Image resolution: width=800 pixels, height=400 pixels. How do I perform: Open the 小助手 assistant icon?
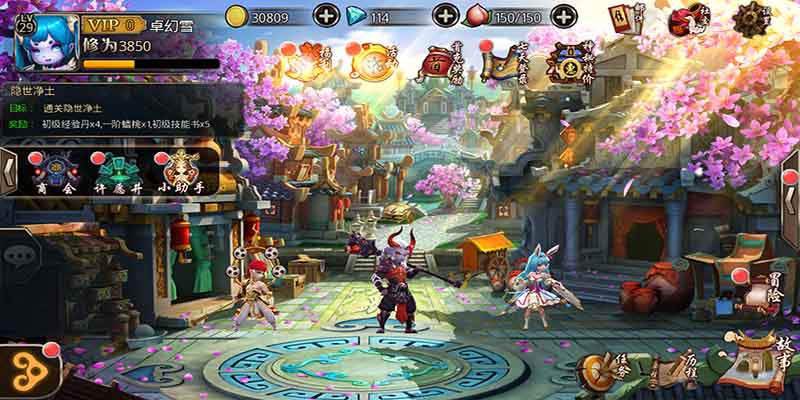coord(178,172)
